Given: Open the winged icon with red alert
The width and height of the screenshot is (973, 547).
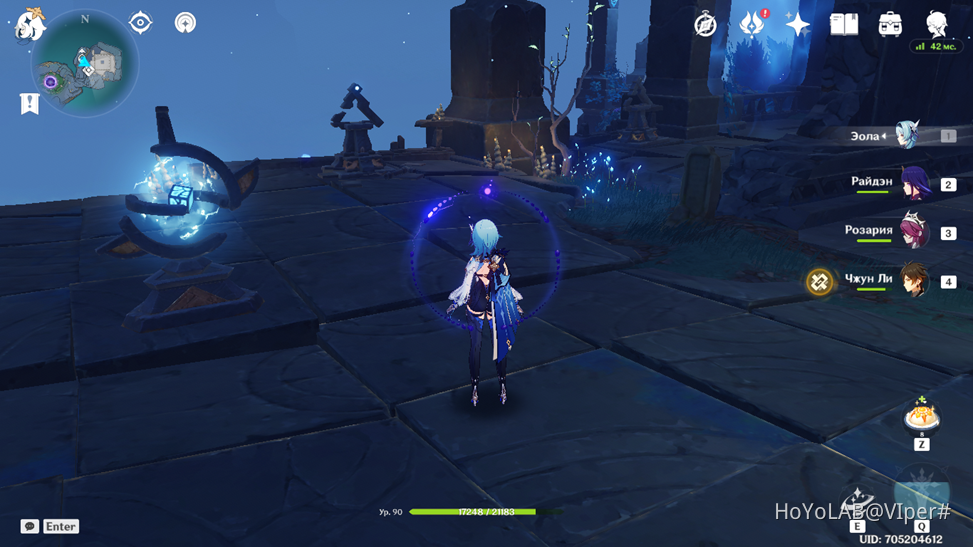Looking at the screenshot, I should coord(751,24).
